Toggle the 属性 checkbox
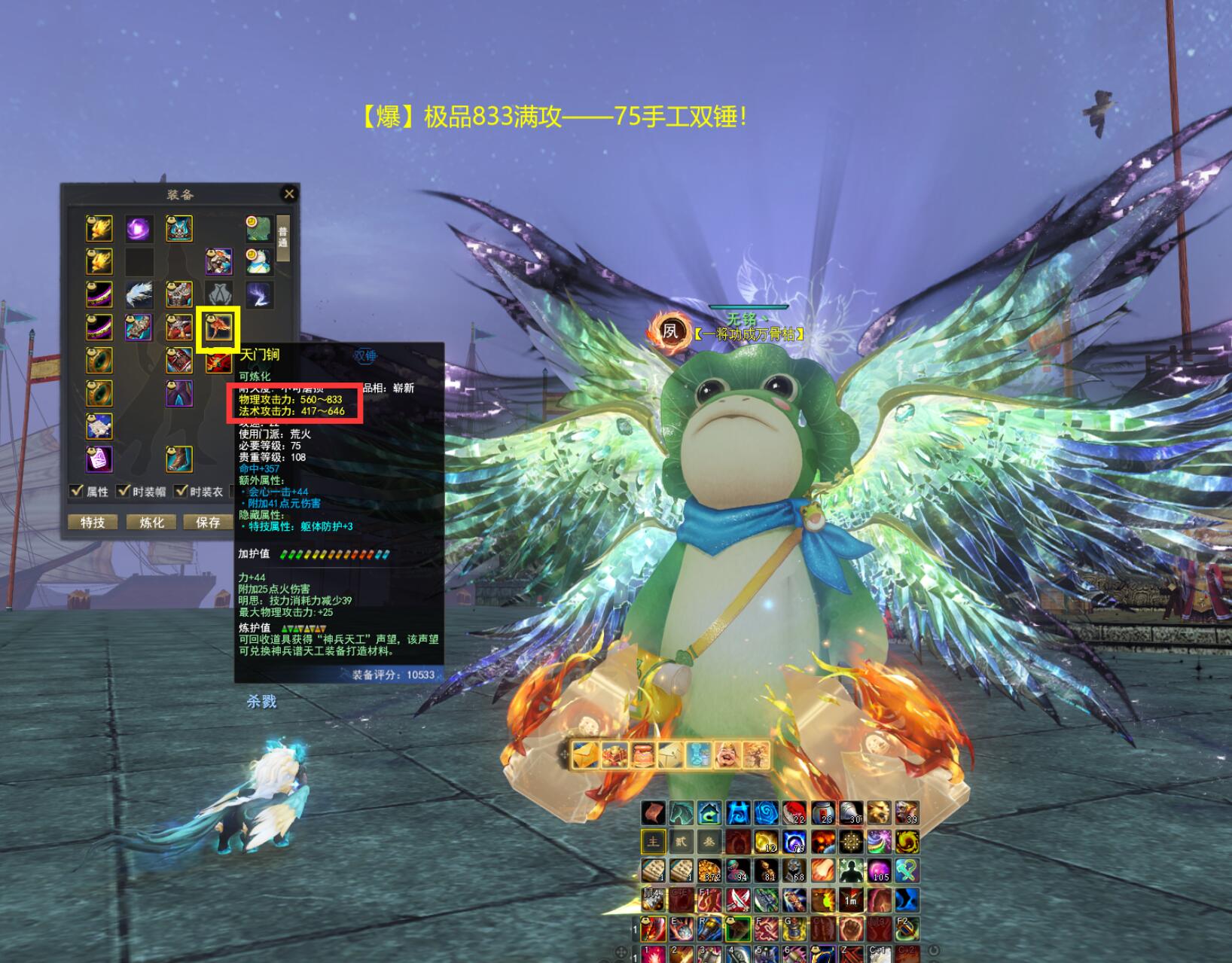Viewport: 1232px width, 963px height. (x=77, y=491)
